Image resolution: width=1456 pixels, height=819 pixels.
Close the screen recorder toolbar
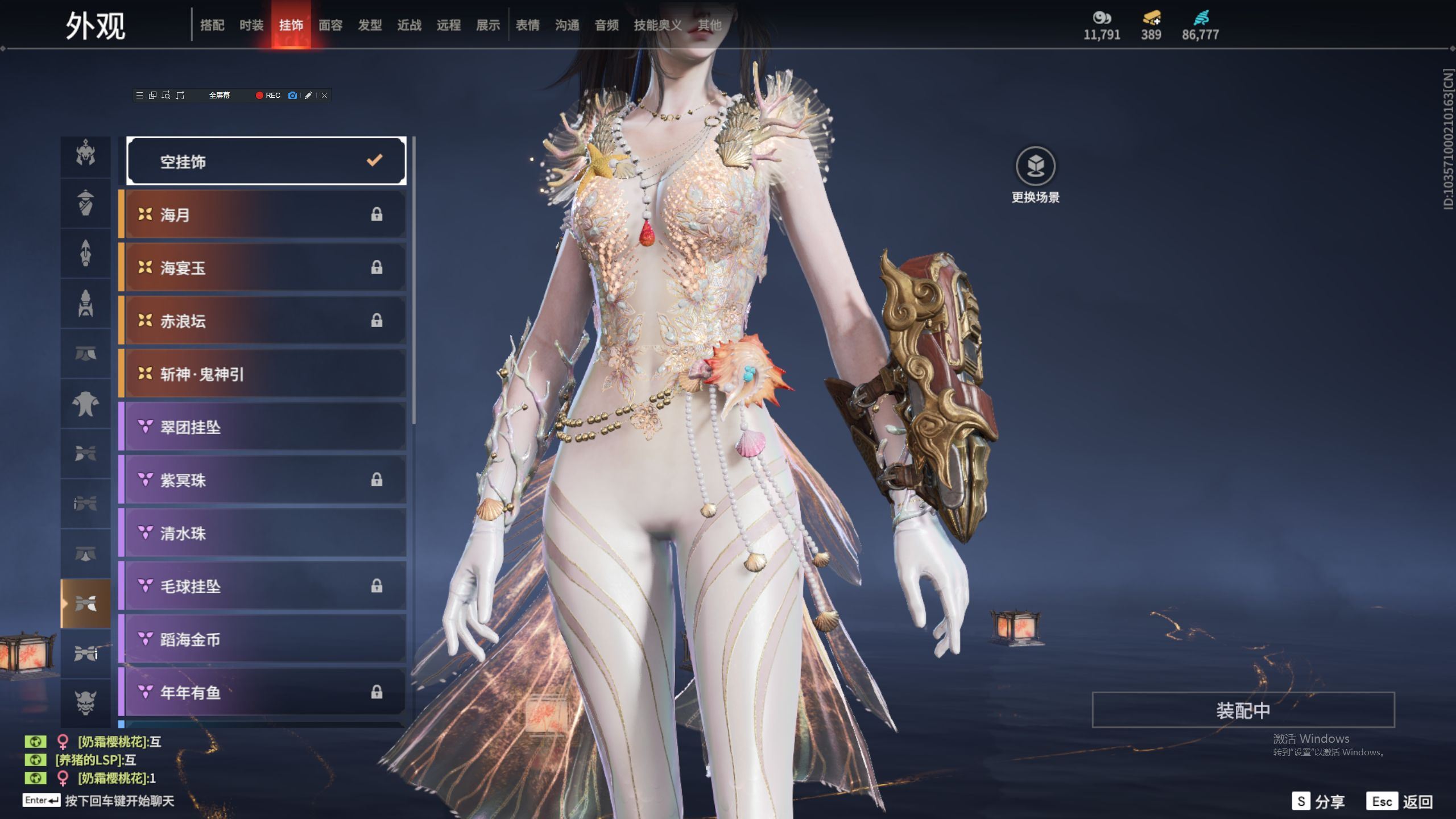click(324, 96)
